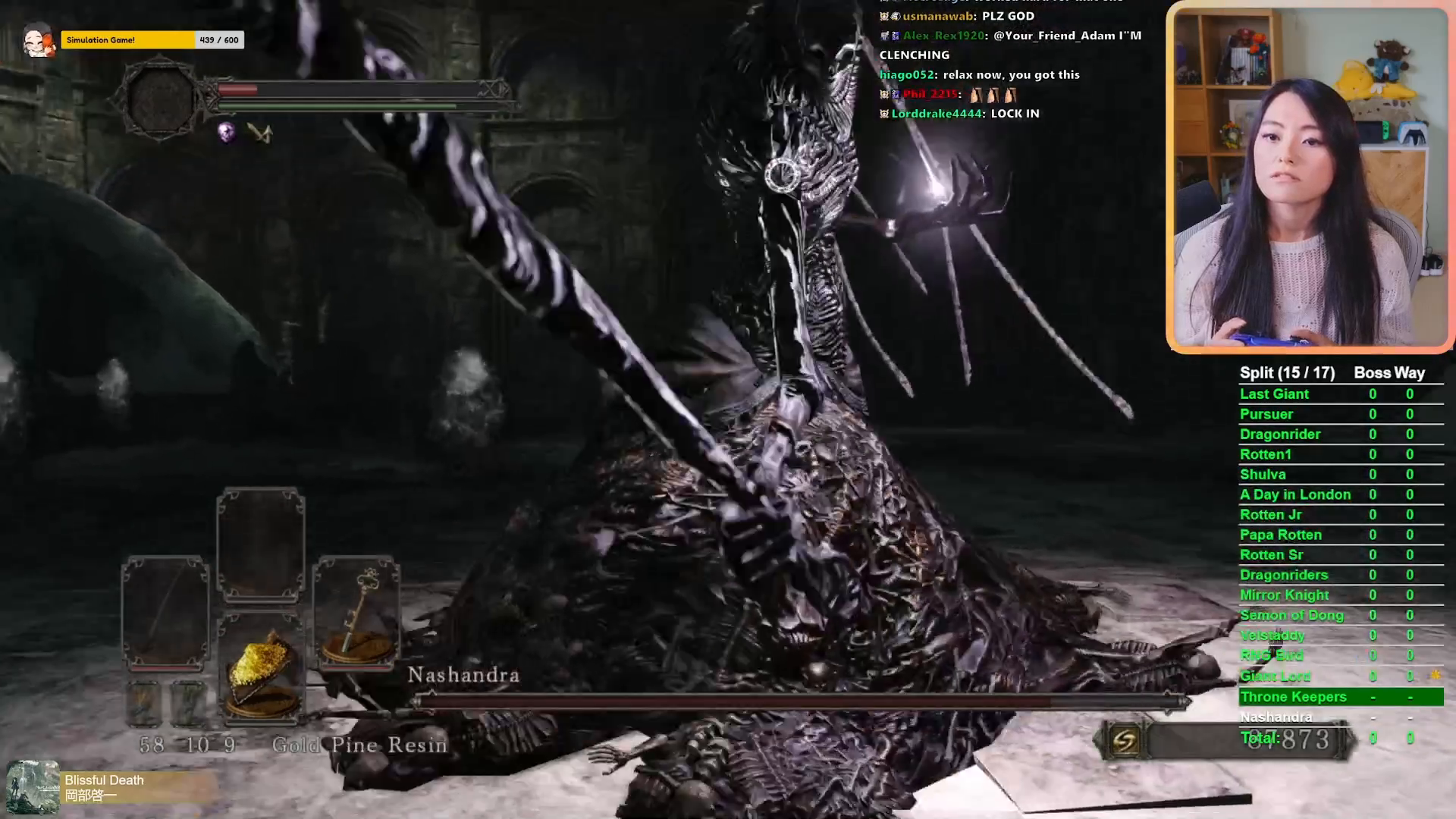Click the 439/600 Simulation Game goal progress bar
Image resolution: width=1456 pixels, height=819 pixels.
click(x=152, y=39)
